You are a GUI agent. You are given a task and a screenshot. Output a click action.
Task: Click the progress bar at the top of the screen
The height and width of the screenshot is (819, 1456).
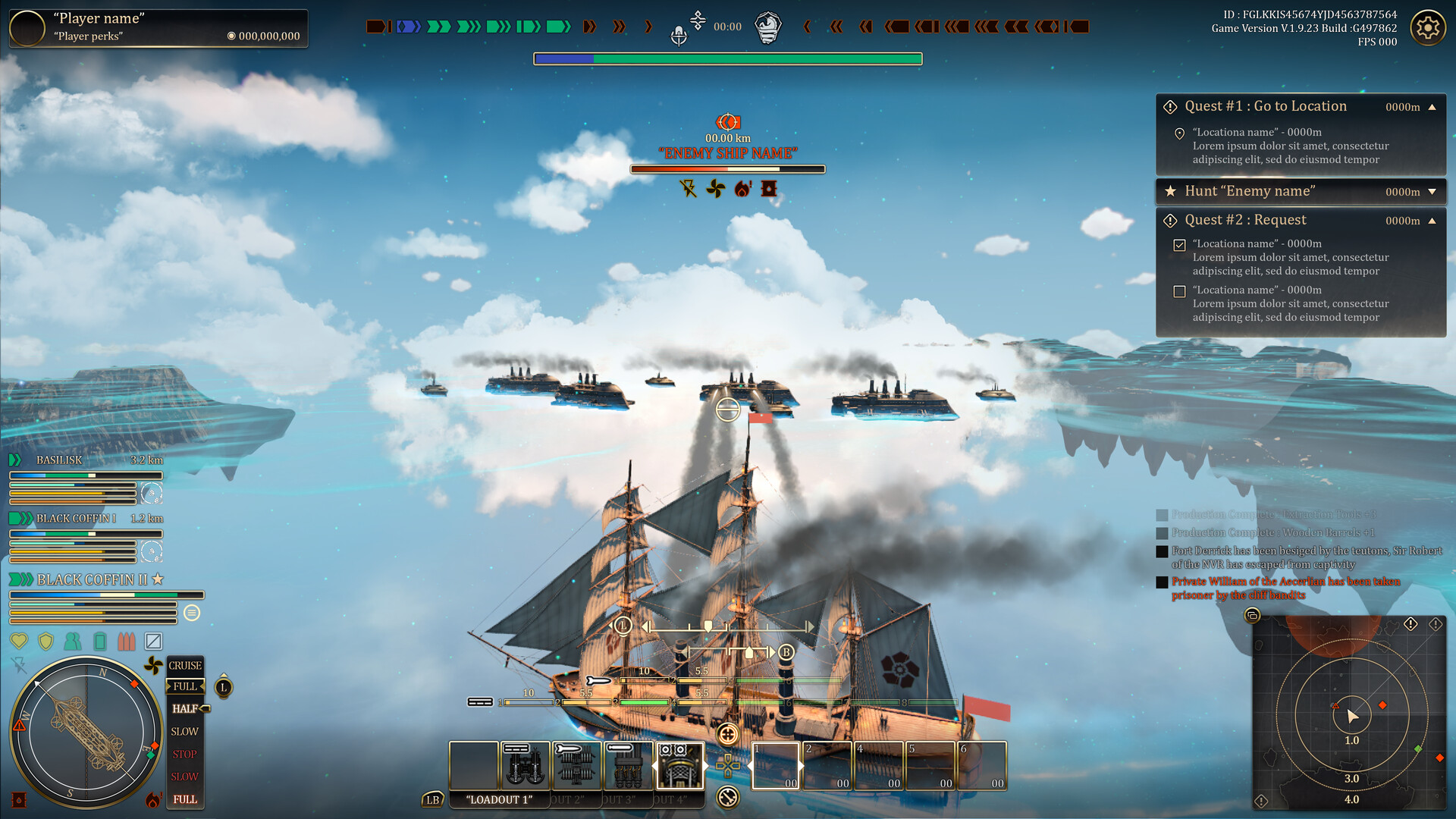pos(727,58)
